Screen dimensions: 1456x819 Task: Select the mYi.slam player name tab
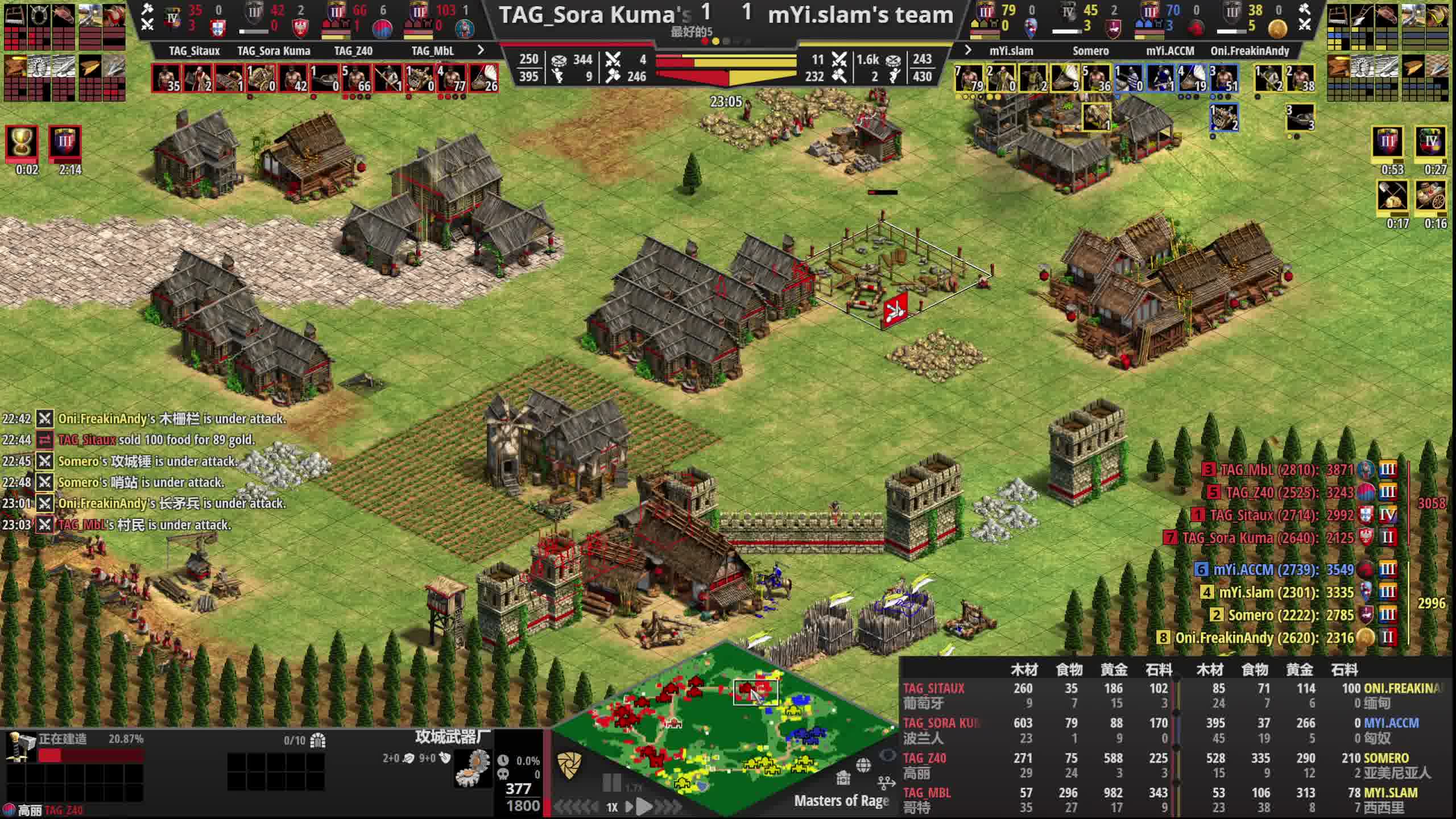1011,51
